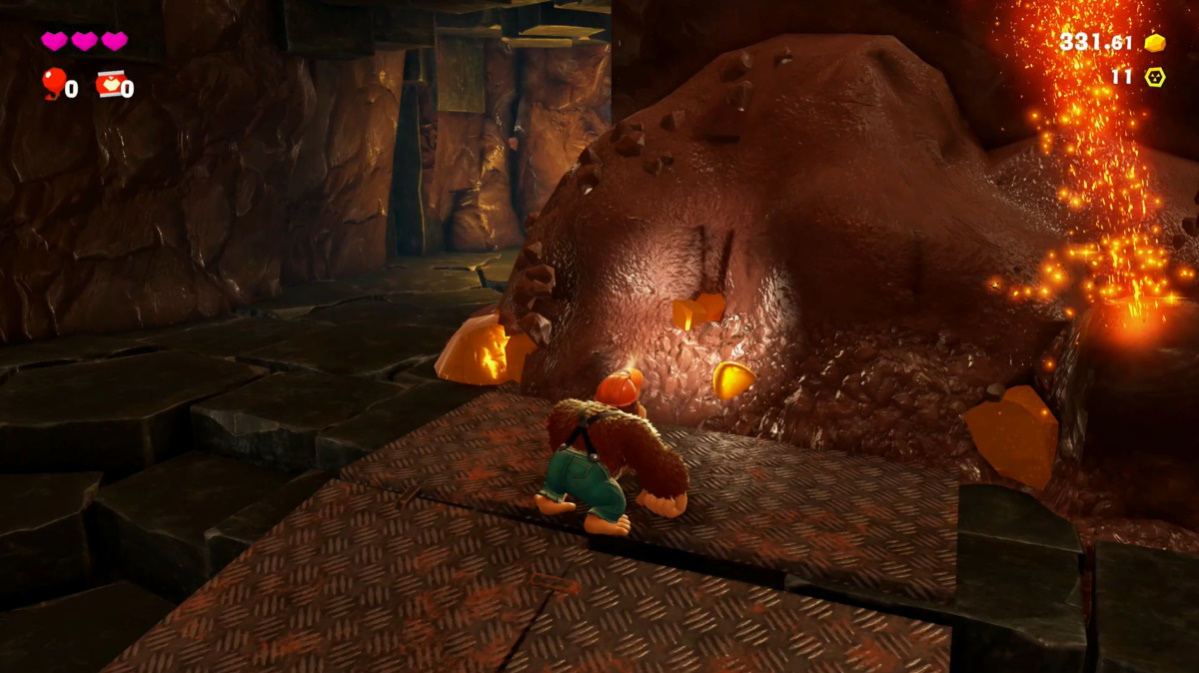
Task: Click the red balloon icon
Action: click(x=52, y=82)
